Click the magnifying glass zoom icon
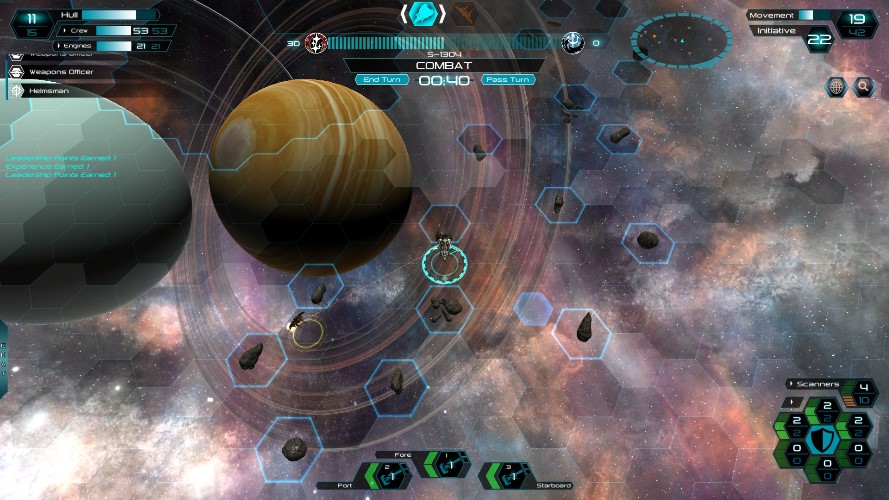 (864, 87)
